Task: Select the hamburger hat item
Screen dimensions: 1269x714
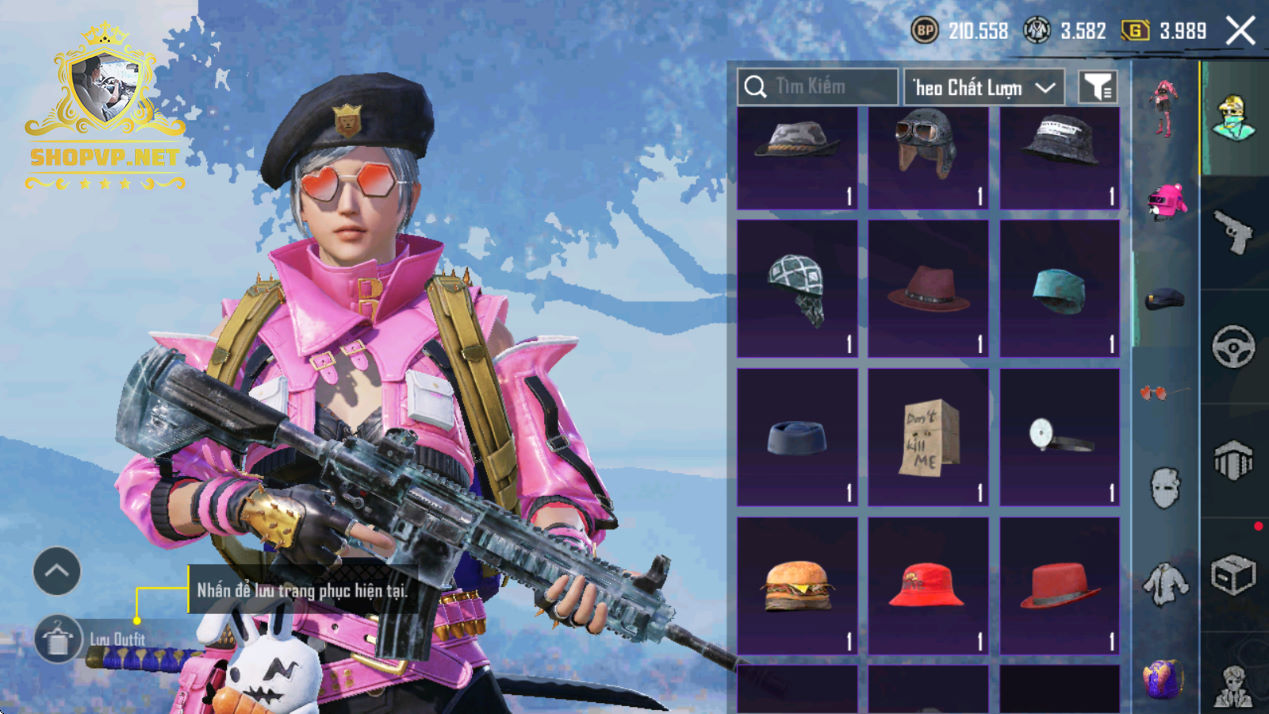Action: (797, 585)
